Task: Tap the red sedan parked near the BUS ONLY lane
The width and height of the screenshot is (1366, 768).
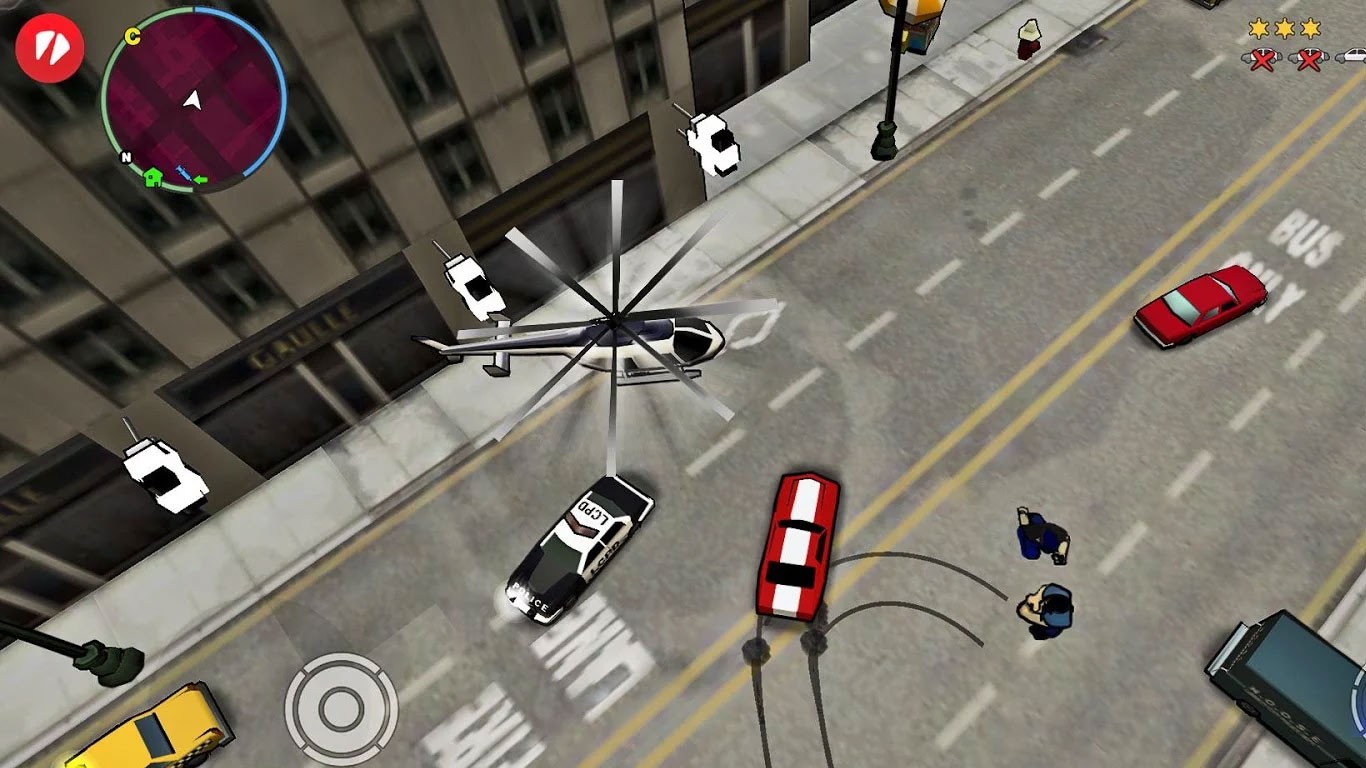Action: click(x=1198, y=305)
